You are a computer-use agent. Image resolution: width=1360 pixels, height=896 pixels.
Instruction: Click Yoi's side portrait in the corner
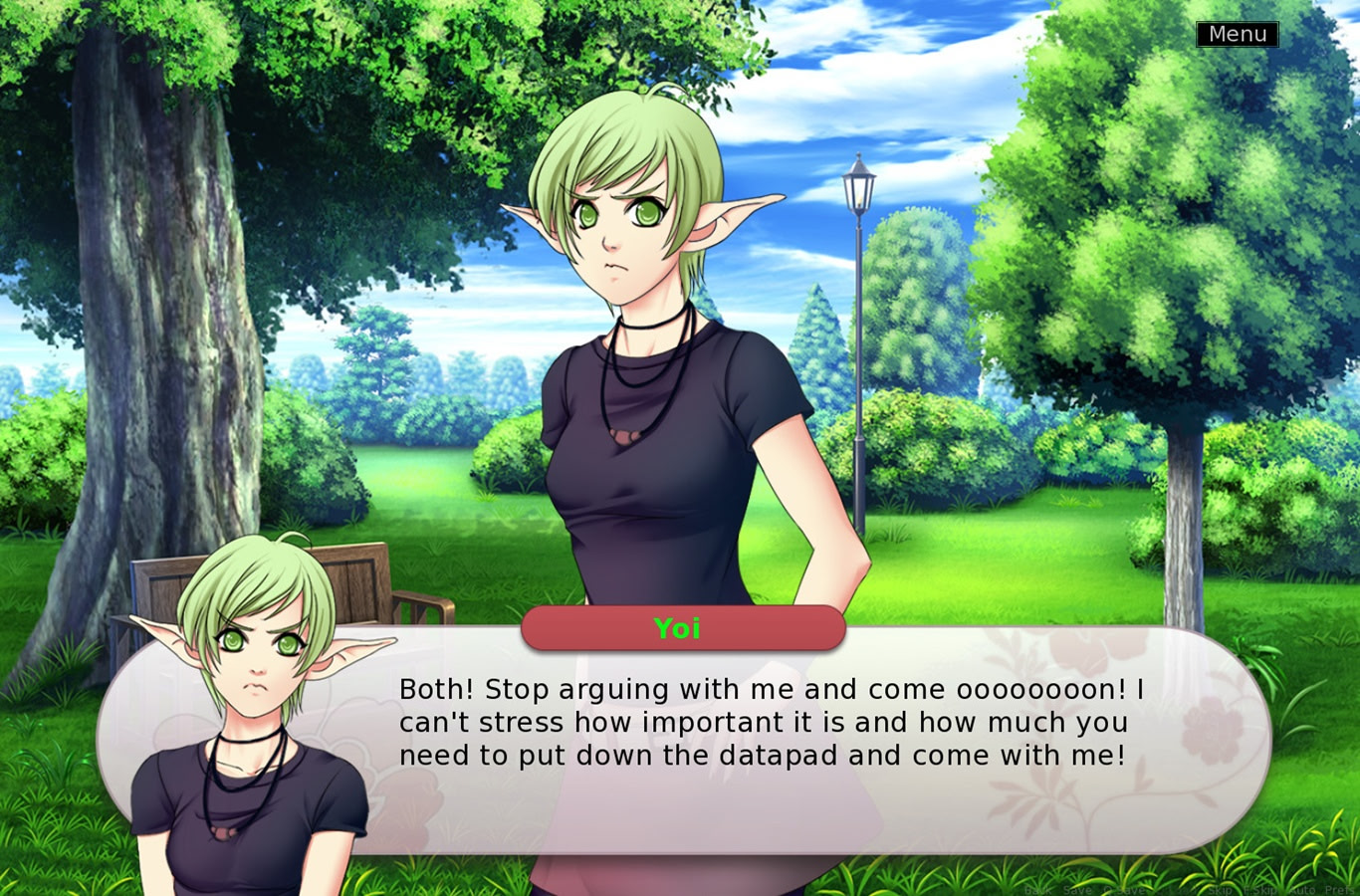click(x=249, y=717)
